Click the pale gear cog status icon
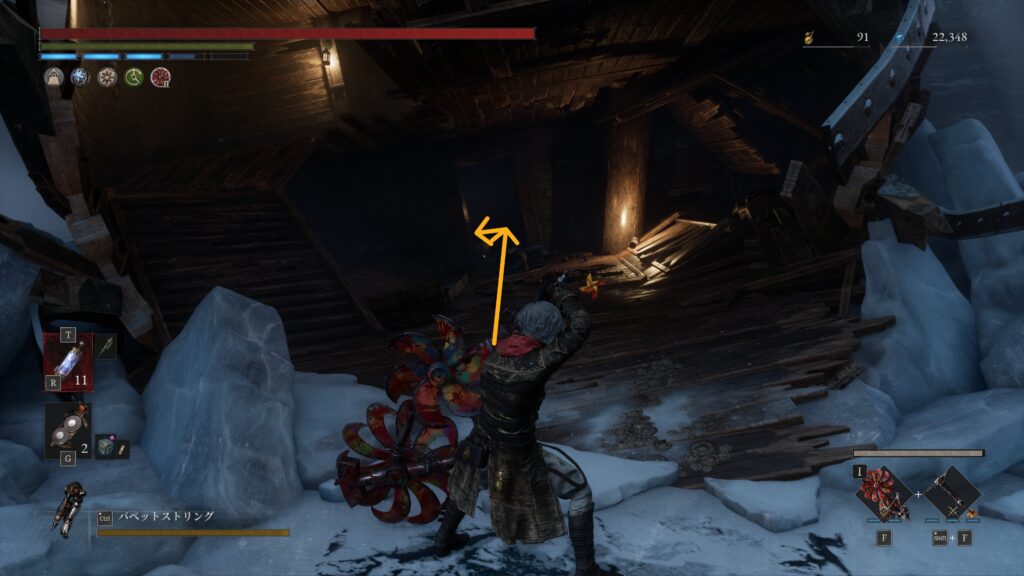Screen dimensions: 1024x576 pyautogui.click(x=106, y=77)
